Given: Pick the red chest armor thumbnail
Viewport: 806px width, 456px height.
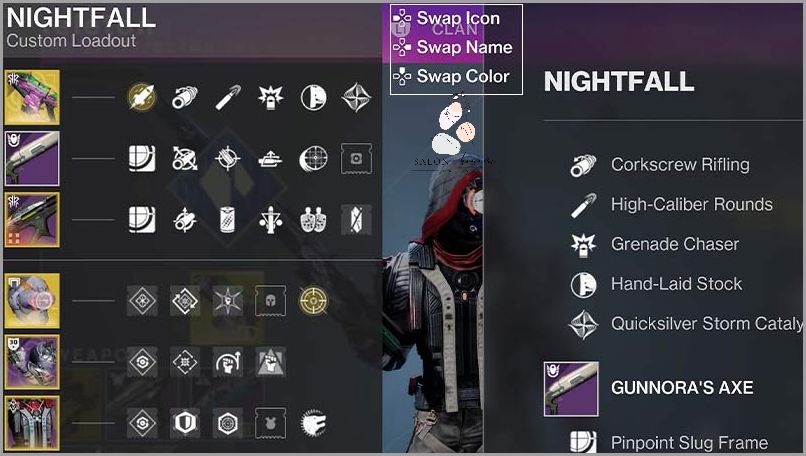Looking at the screenshot, I should click(x=32, y=423).
